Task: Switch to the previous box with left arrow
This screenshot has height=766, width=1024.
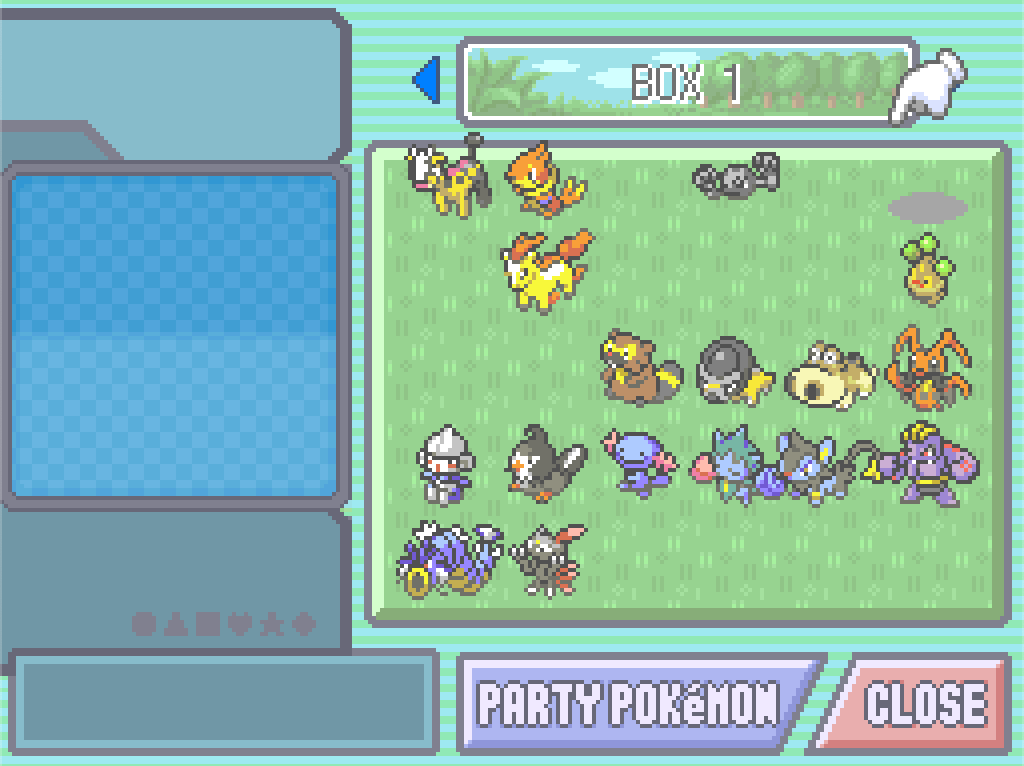Action: [428, 80]
